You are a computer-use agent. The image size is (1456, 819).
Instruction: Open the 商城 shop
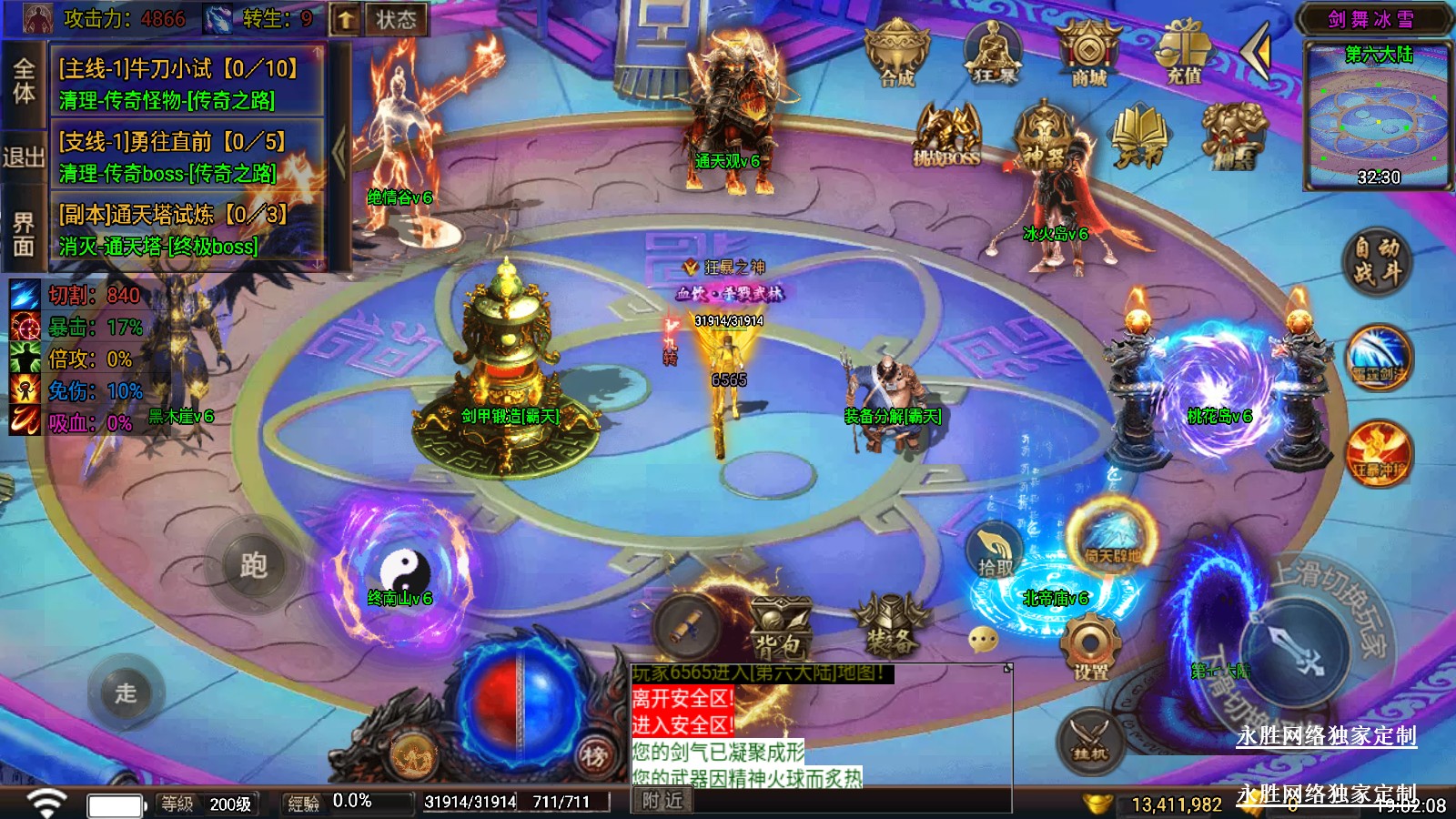click(x=1088, y=53)
